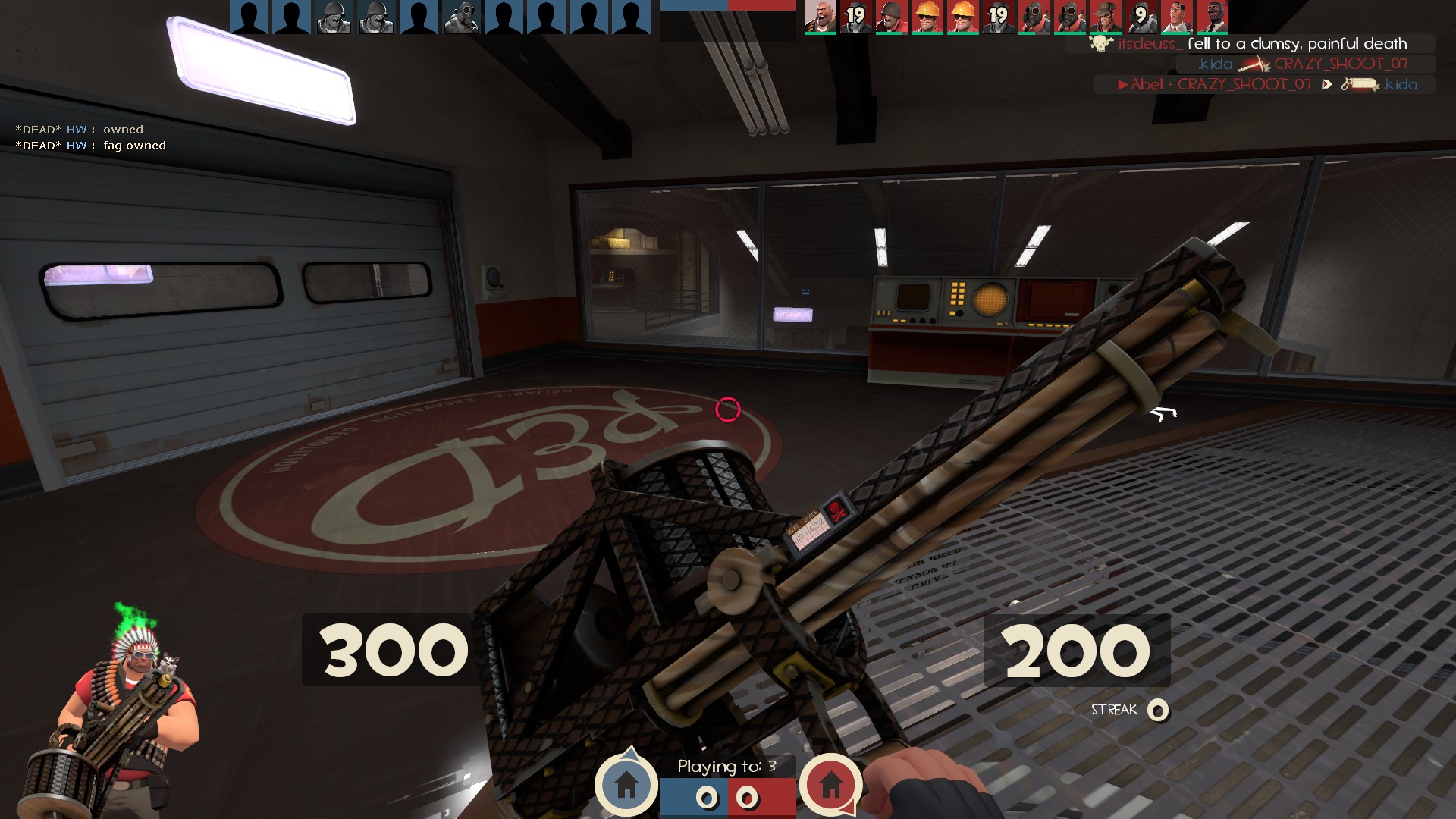Viewport: 1456px width, 819px height.
Task: Open the Spy avatar player details
Action: point(1213,15)
